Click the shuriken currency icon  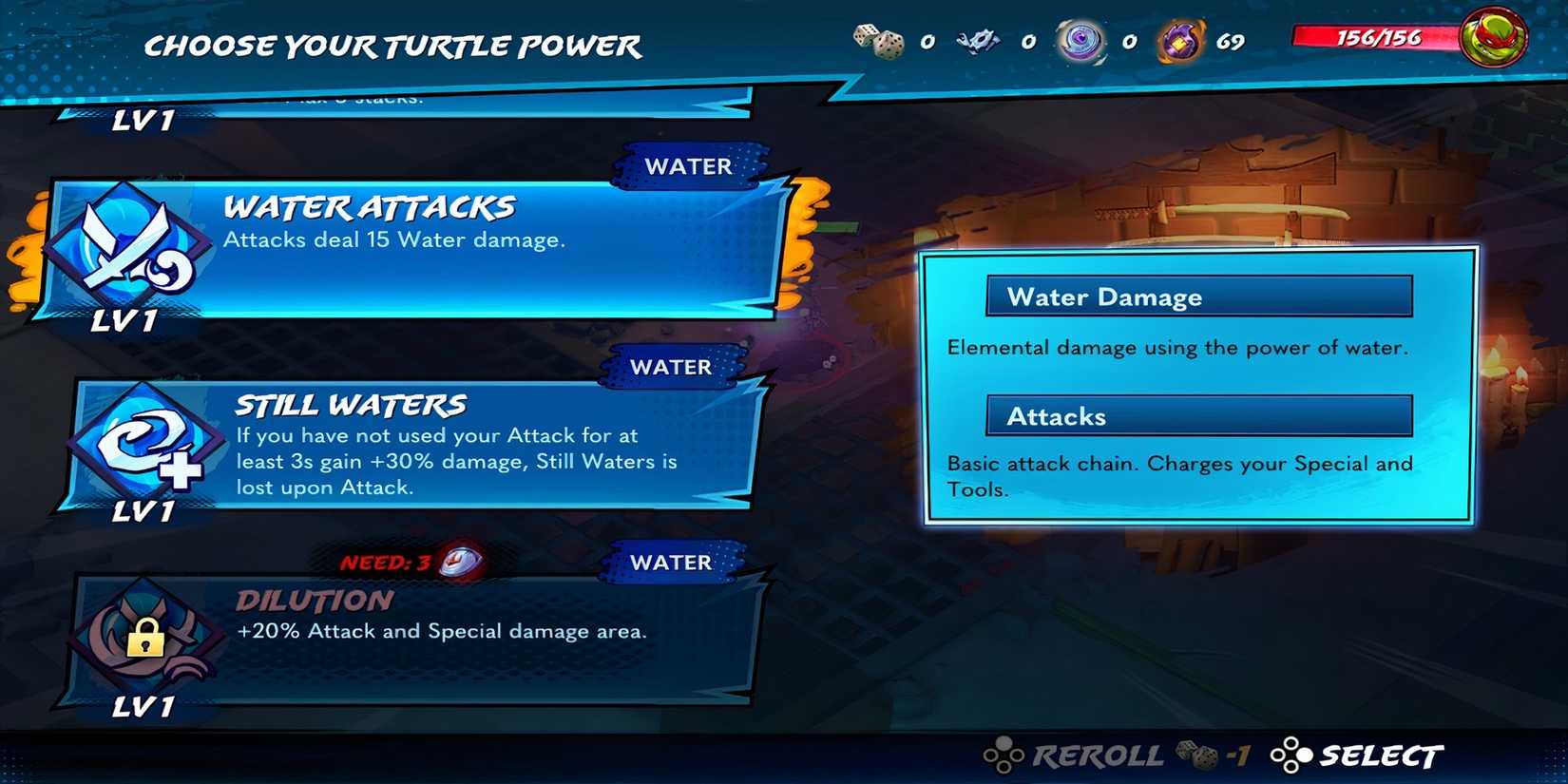[x=982, y=38]
